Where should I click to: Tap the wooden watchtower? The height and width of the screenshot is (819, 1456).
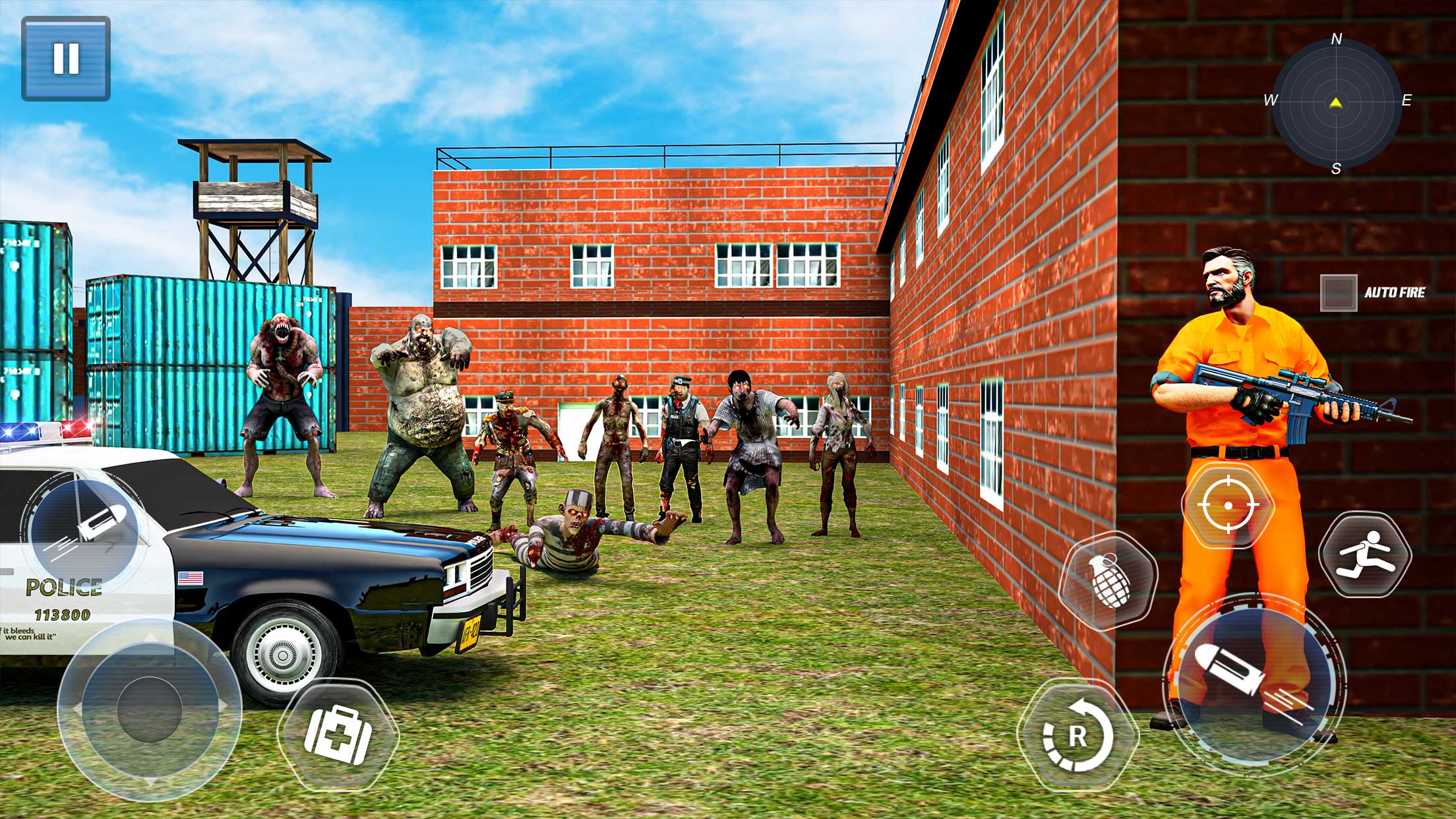coord(254,198)
